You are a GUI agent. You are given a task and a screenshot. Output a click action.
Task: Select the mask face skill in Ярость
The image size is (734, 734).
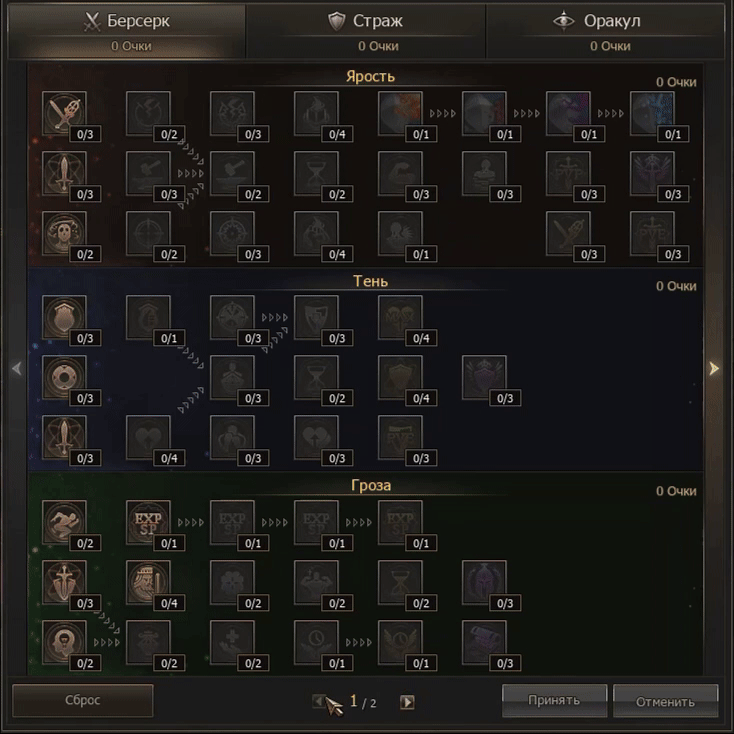point(64,232)
